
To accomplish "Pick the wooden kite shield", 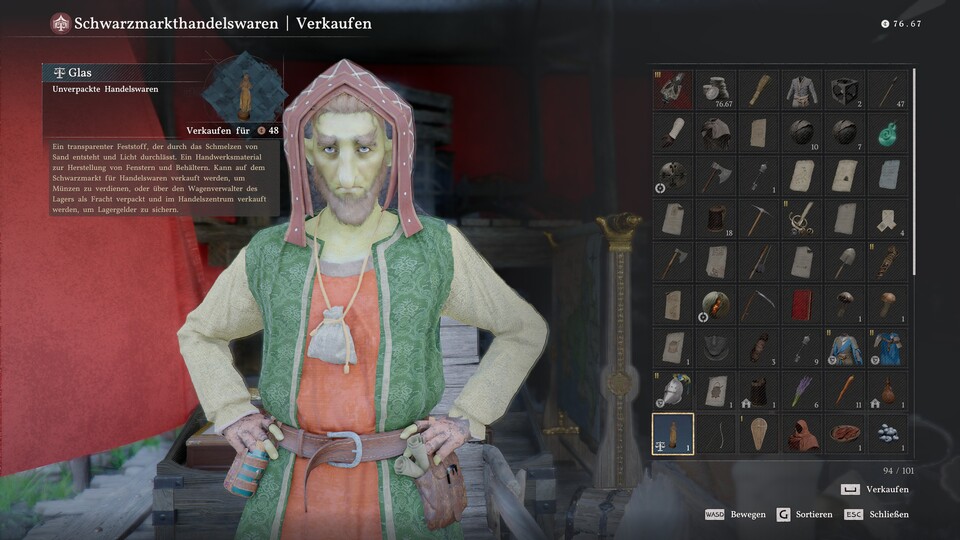I will [759, 434].
